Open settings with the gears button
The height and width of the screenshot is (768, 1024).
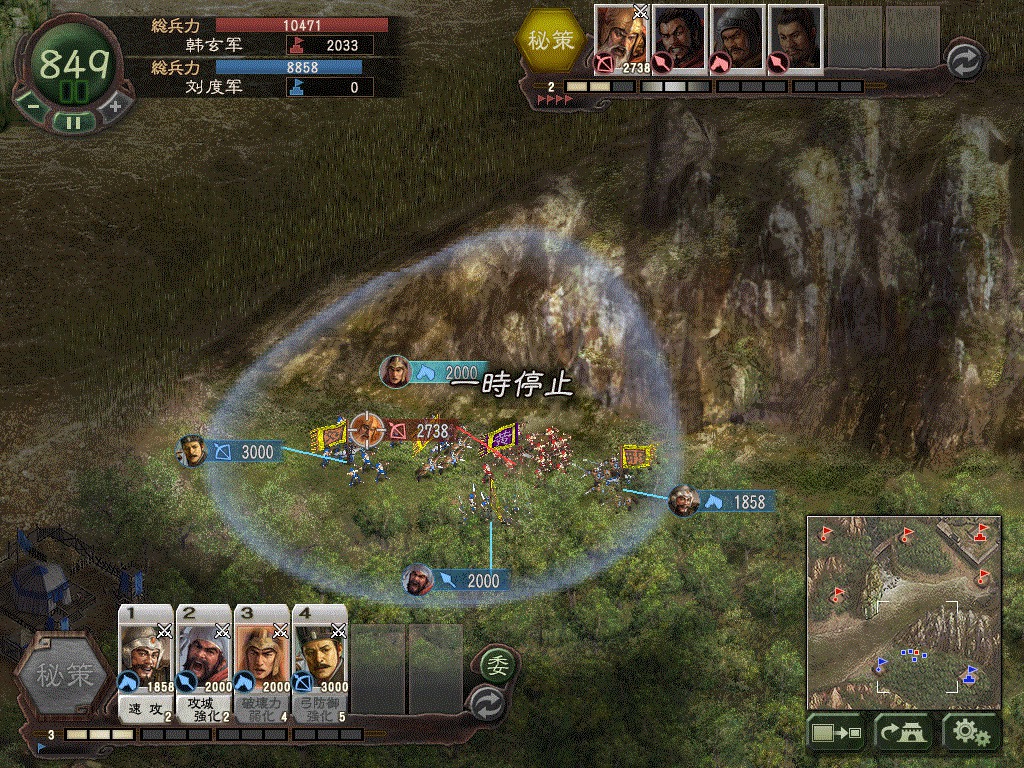point(971,733)
